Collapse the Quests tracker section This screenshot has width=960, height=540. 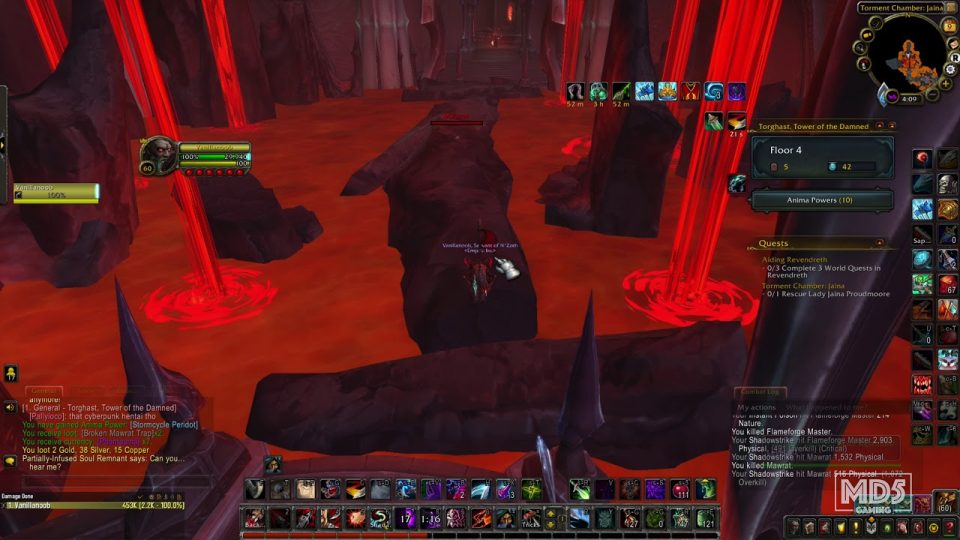[879, 243]
